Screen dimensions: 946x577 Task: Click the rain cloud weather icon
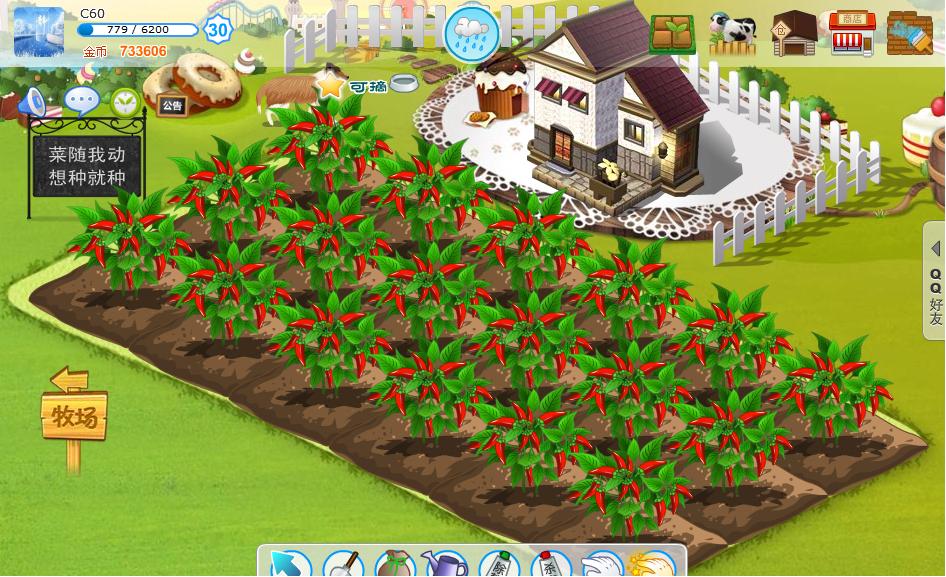(x=472, y=34)
